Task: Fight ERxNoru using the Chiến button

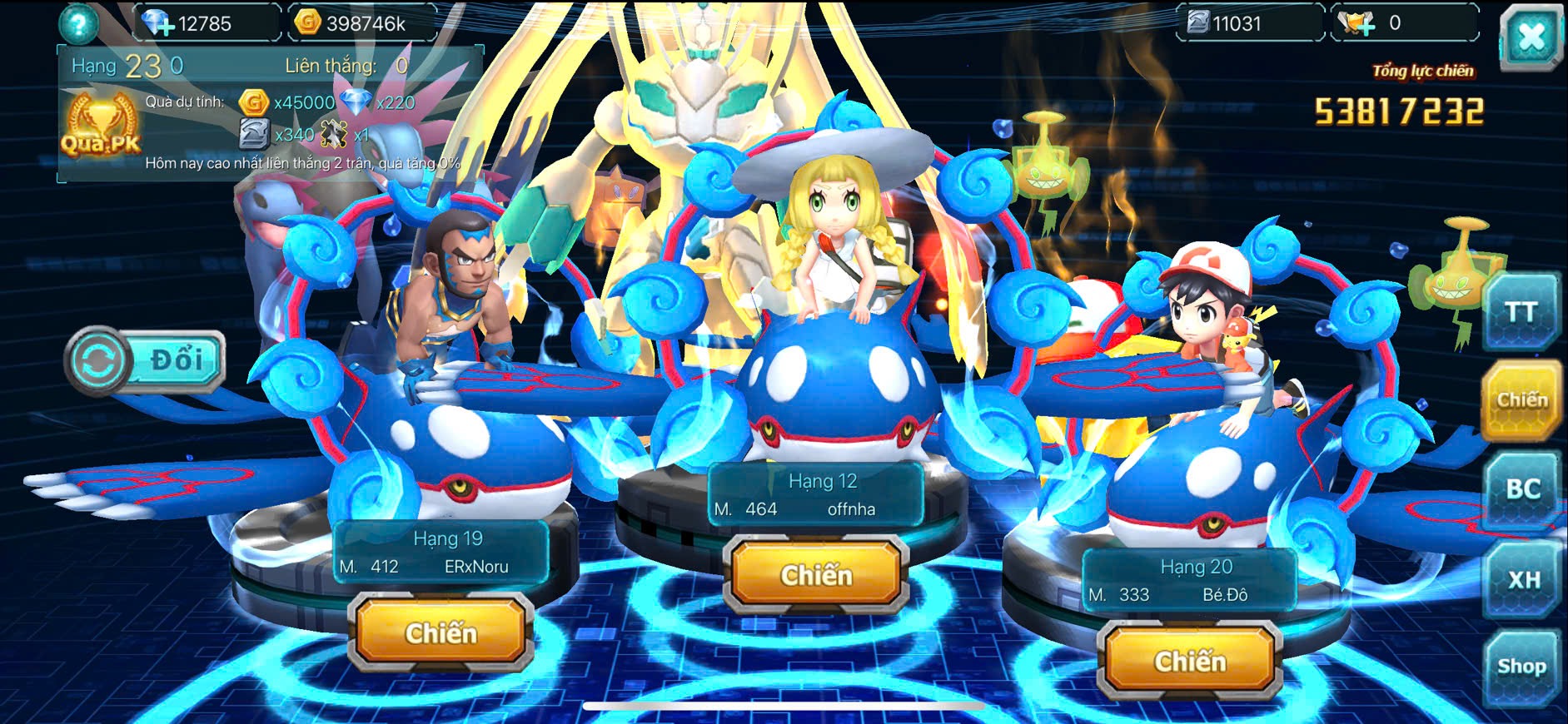Action: pos(441,633)
